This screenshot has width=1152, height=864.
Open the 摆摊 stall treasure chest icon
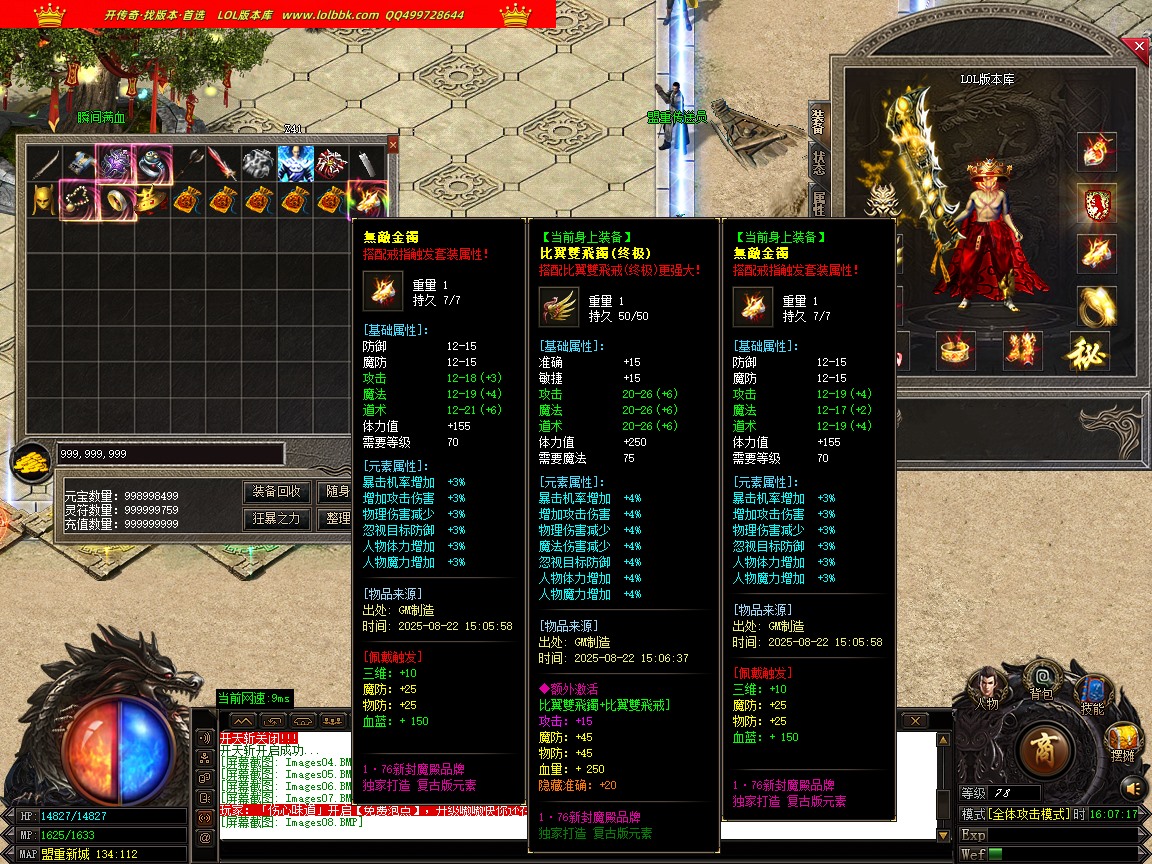pyautogui.click(x=1122, y=740)
